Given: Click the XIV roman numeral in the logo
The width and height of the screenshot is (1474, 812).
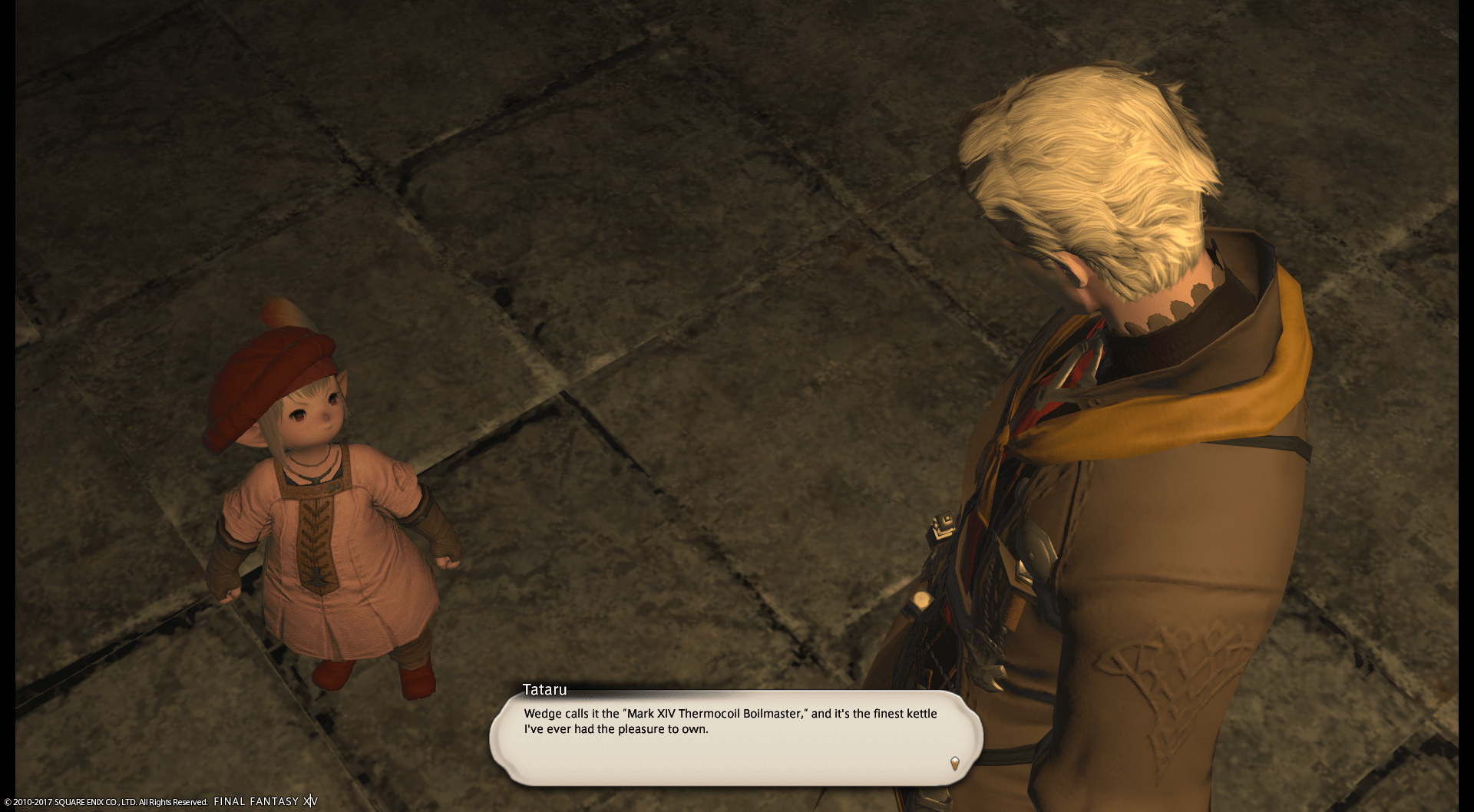Looking at the screenshot, I should pos(309,800).
